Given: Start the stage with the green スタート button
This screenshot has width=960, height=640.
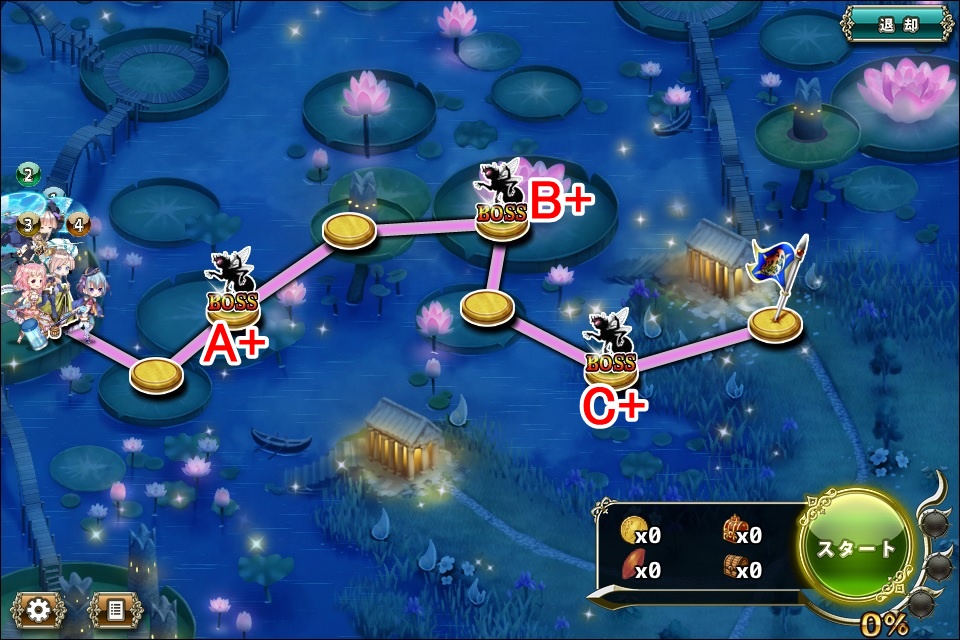Looking at the screenshot, I should pos(858,547).
